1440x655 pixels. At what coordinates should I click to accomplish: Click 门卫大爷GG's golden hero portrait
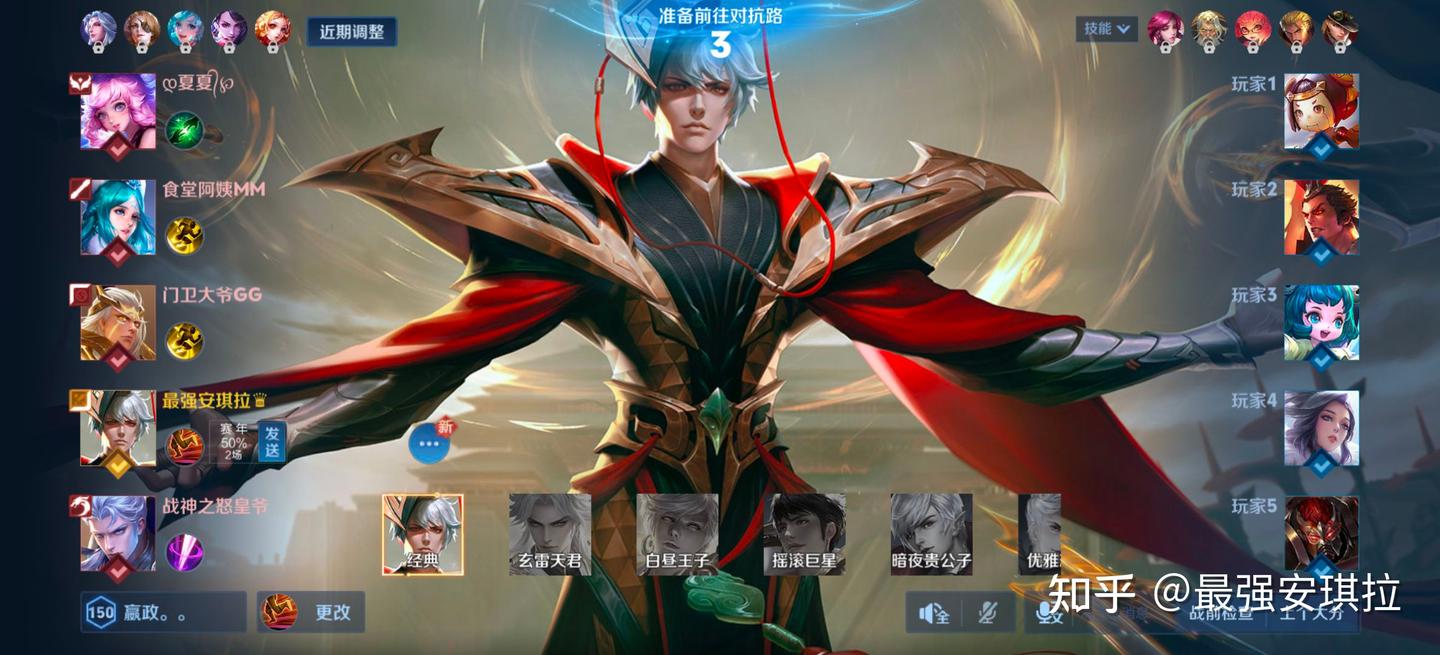tap(118, 322)
